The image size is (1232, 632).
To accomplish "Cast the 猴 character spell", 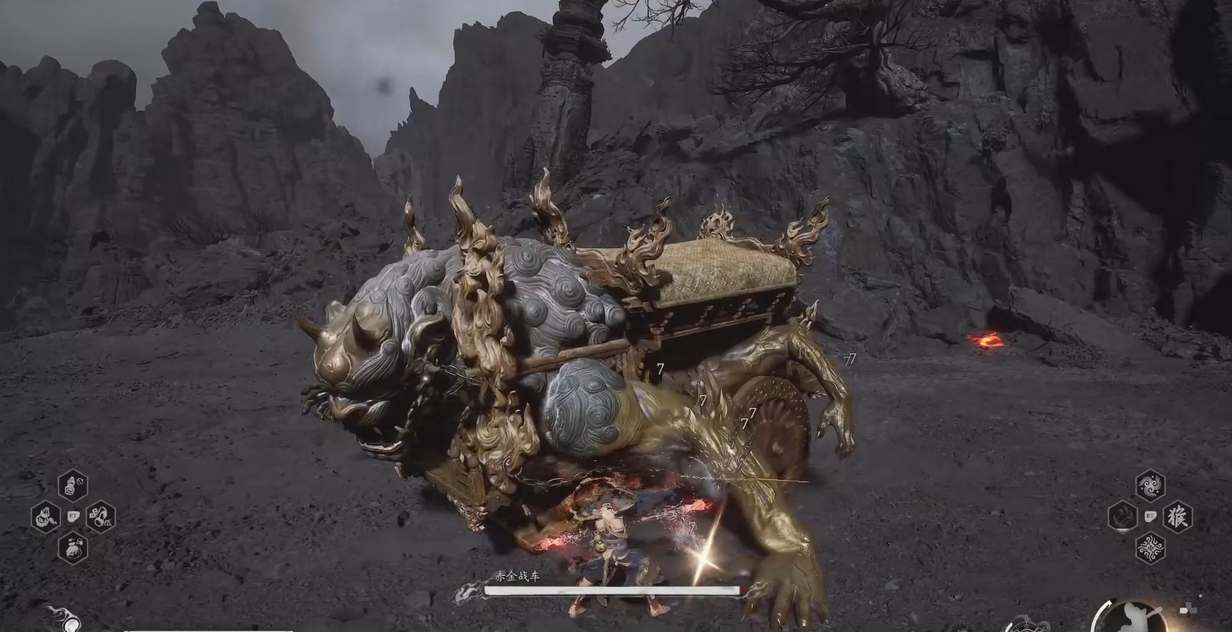I will click(1177, 516).
